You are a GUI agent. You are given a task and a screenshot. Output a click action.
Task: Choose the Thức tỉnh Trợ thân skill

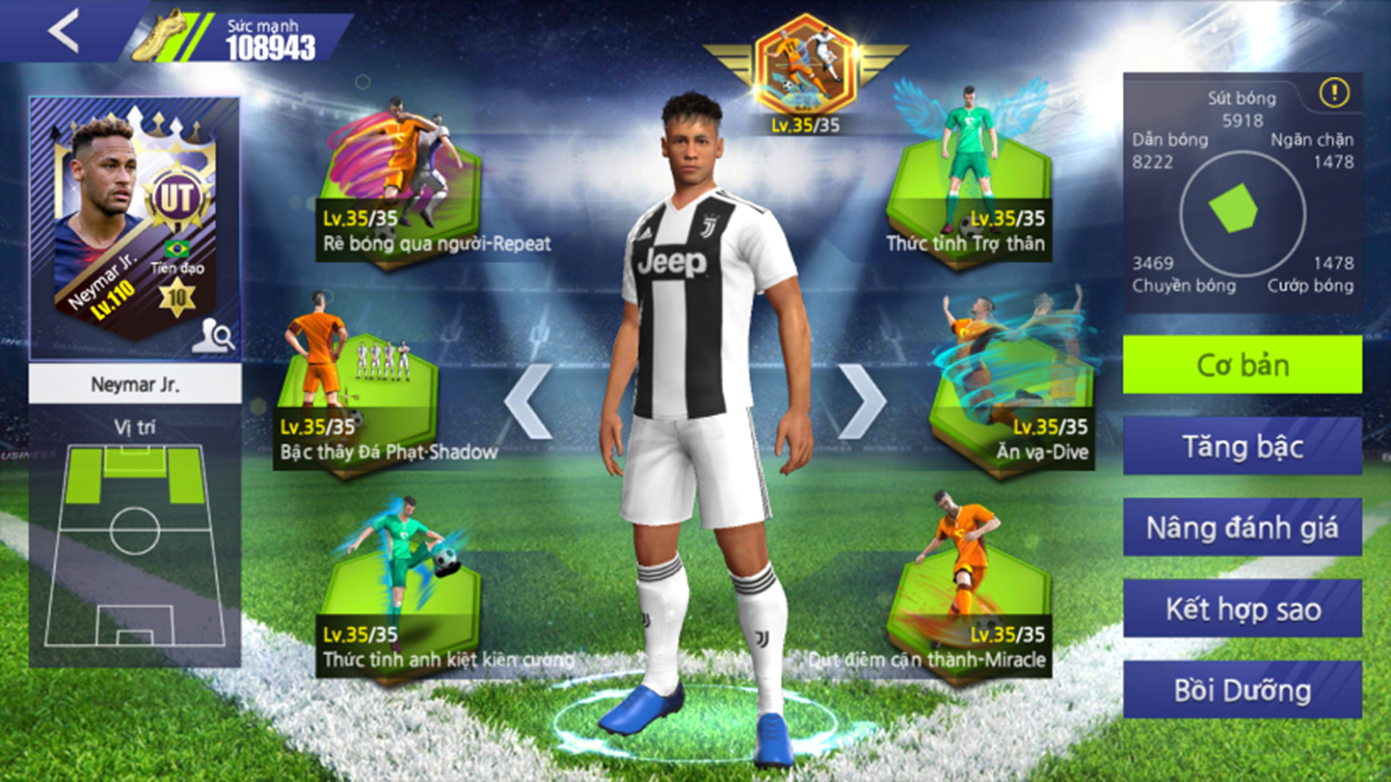(968, 185)
